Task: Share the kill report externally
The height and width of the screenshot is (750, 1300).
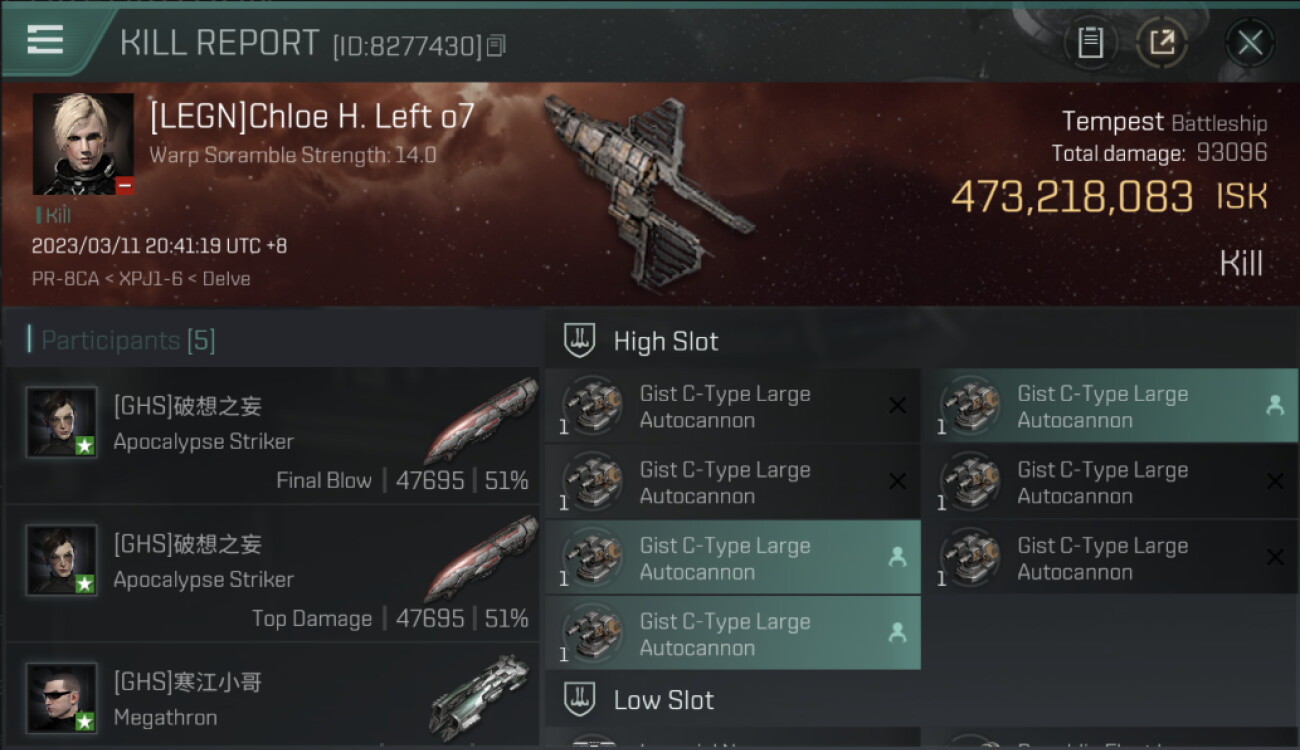Action: 1161,43
